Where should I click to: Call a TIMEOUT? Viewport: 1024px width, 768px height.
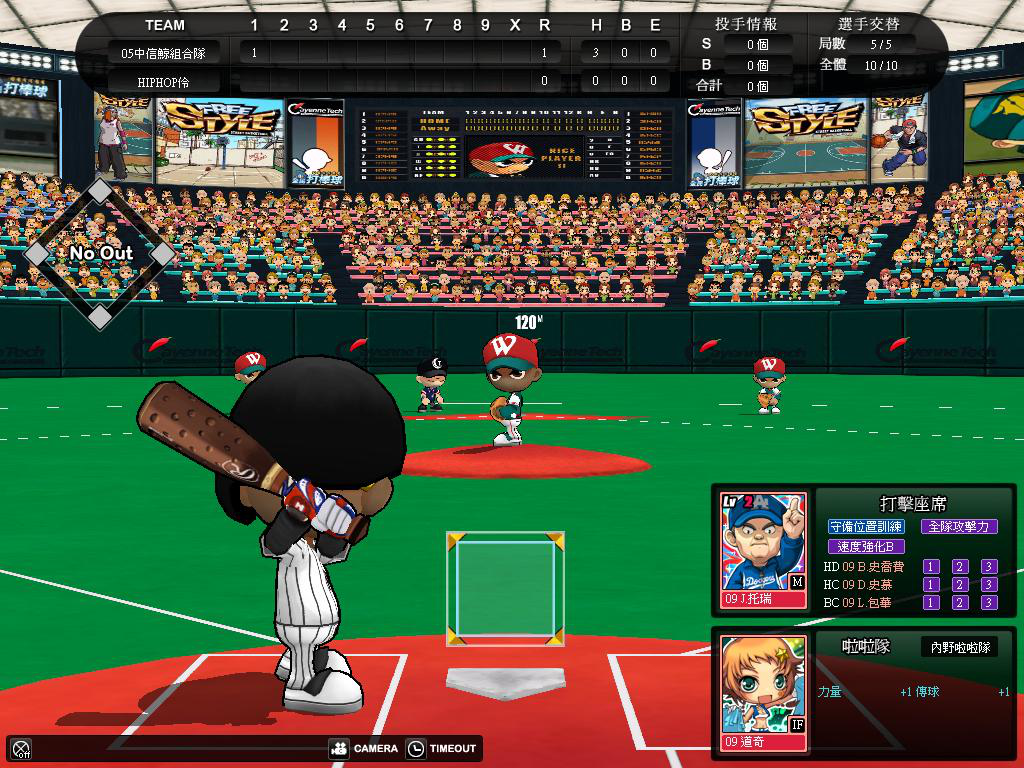coord(442,748)
